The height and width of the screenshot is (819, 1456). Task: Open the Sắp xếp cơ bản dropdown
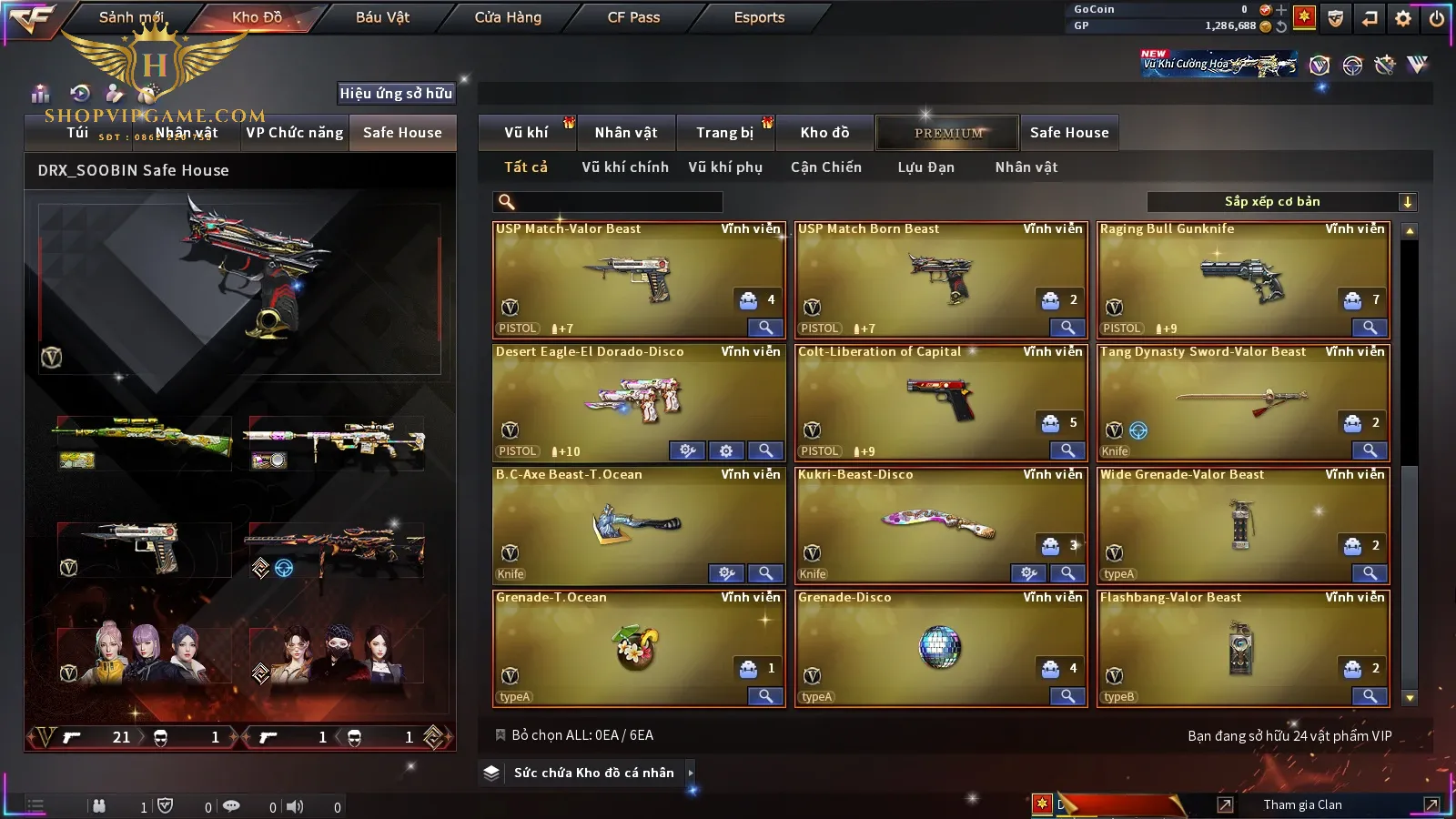[x=1281, y=202]
